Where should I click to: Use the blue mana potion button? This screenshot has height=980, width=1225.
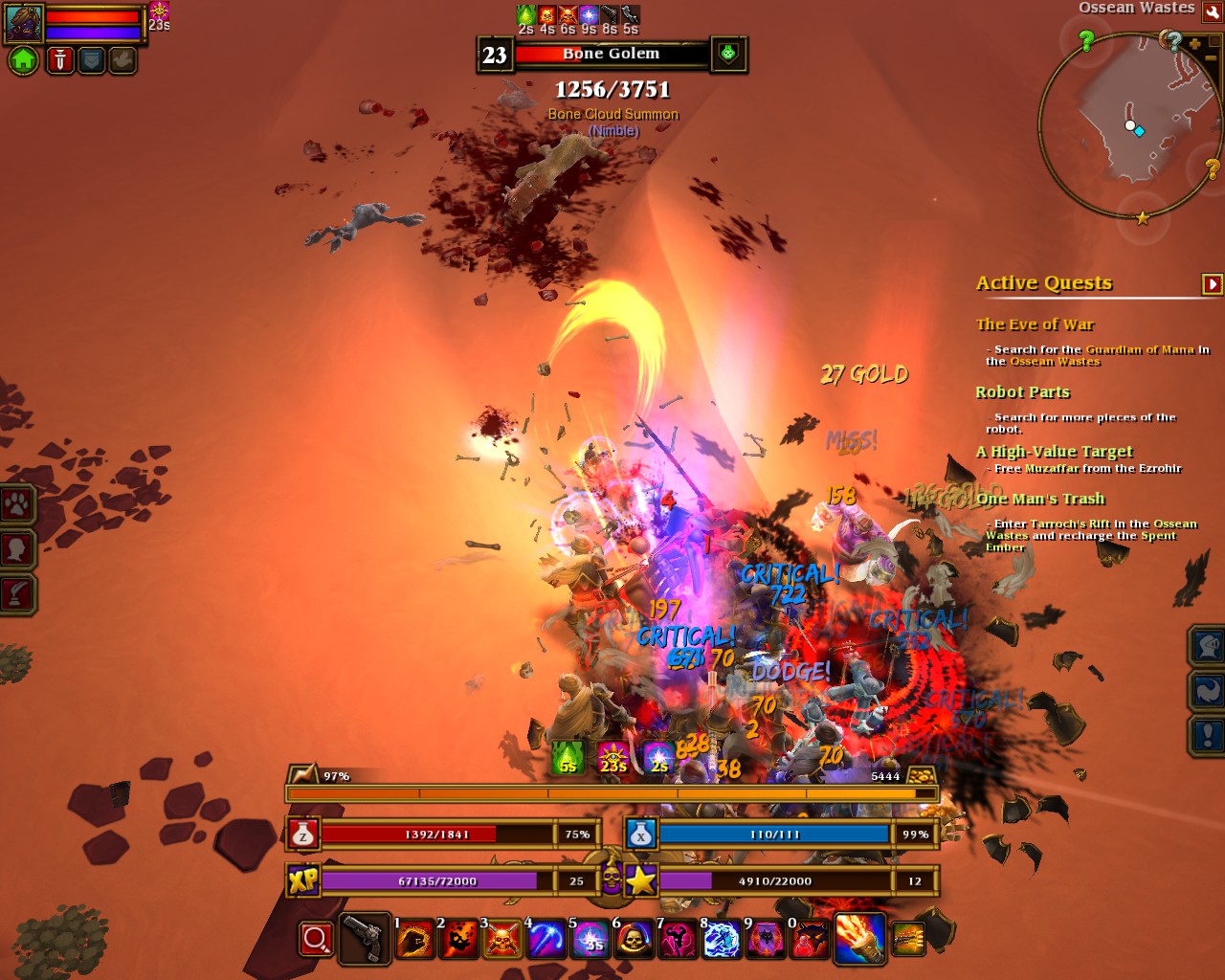pyautogui.click(x=641, y=835)
